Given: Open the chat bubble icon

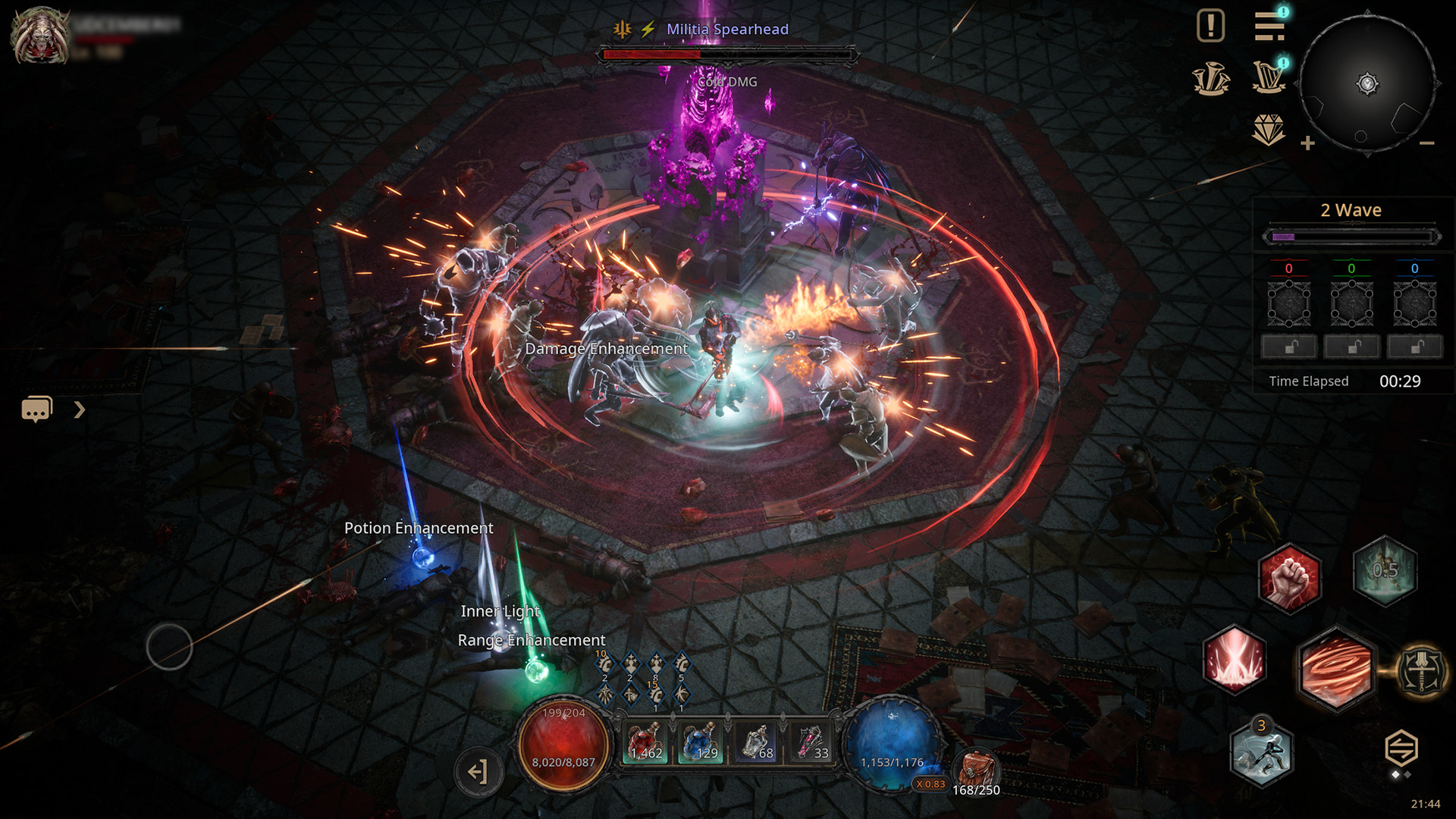Looking at the screenshot, I should pos(36,409).
